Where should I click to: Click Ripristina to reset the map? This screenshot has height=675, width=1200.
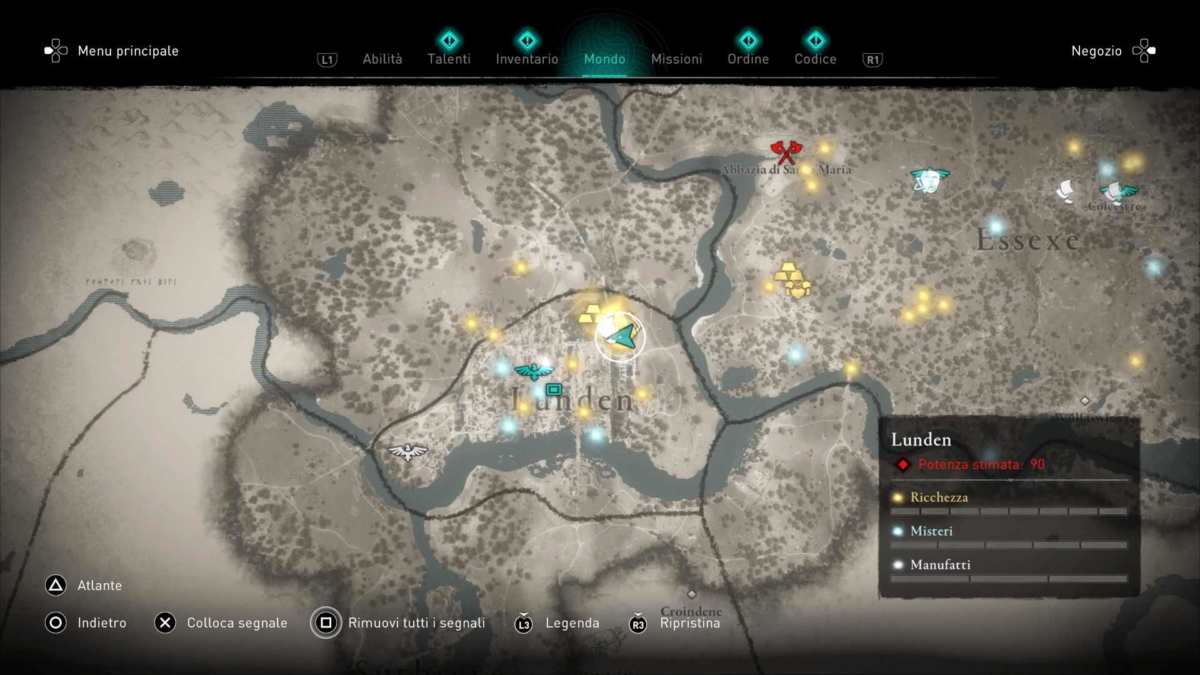[x=689, y=623]
